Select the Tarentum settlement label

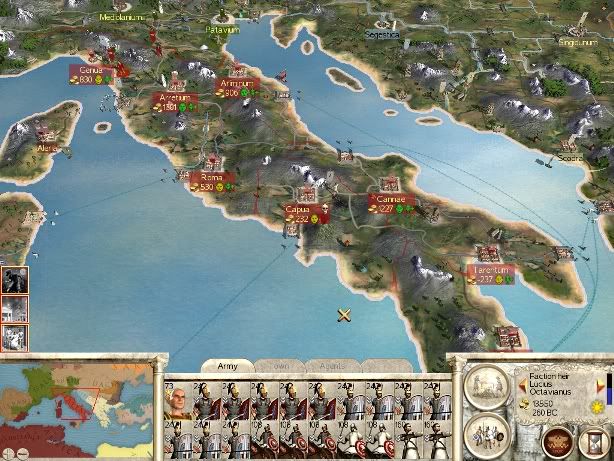494,270
